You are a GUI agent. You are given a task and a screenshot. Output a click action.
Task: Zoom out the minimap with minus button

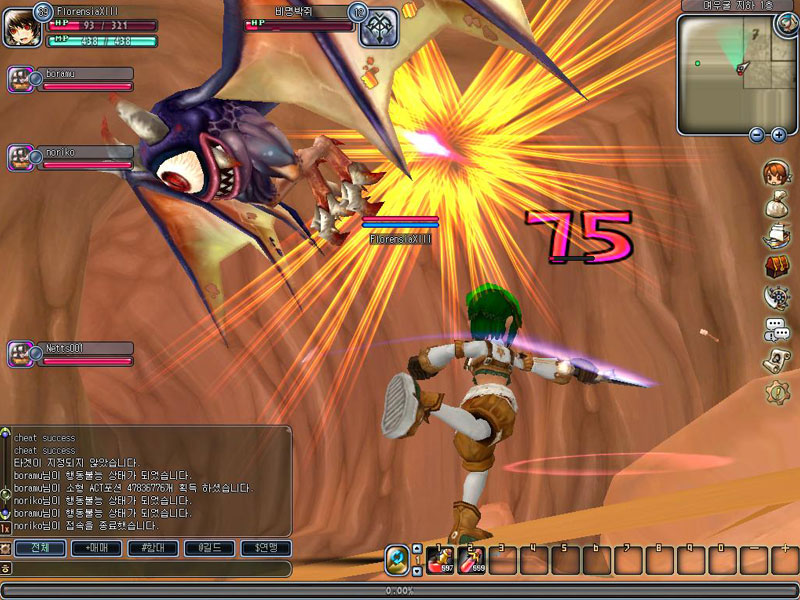tap(757, 134)
